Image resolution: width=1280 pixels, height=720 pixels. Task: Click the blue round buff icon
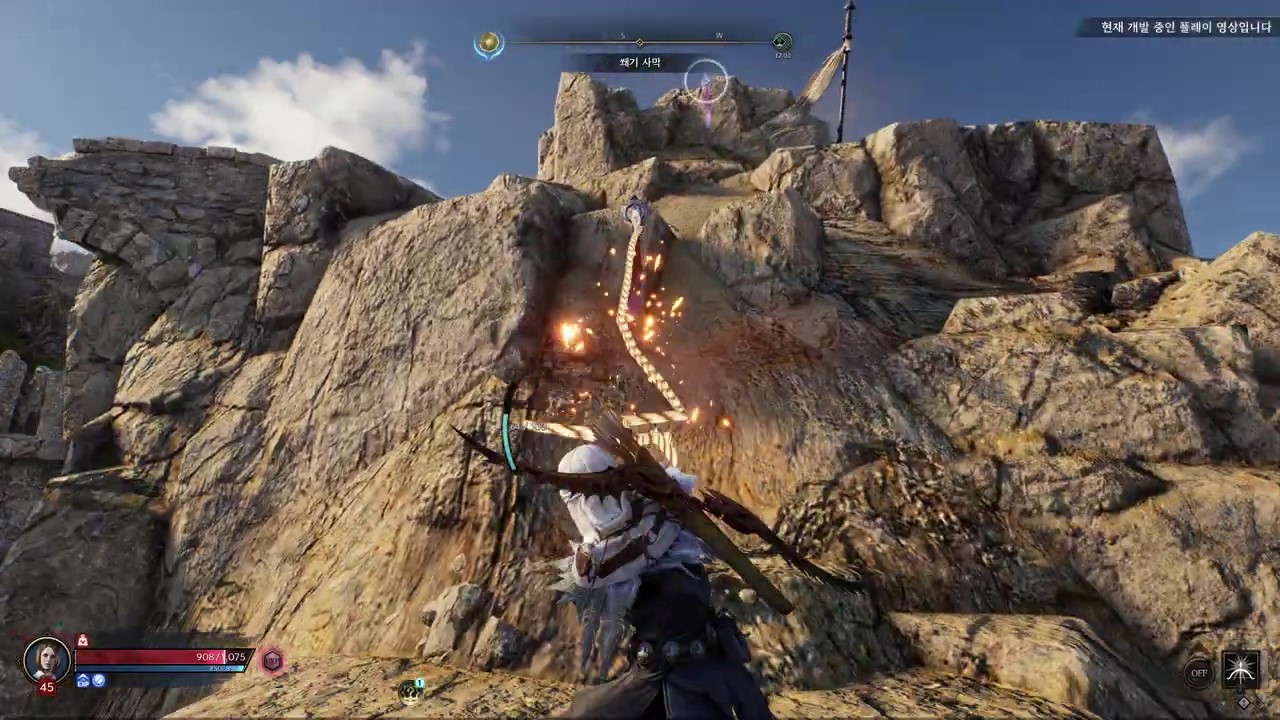(x=99, y=681)
